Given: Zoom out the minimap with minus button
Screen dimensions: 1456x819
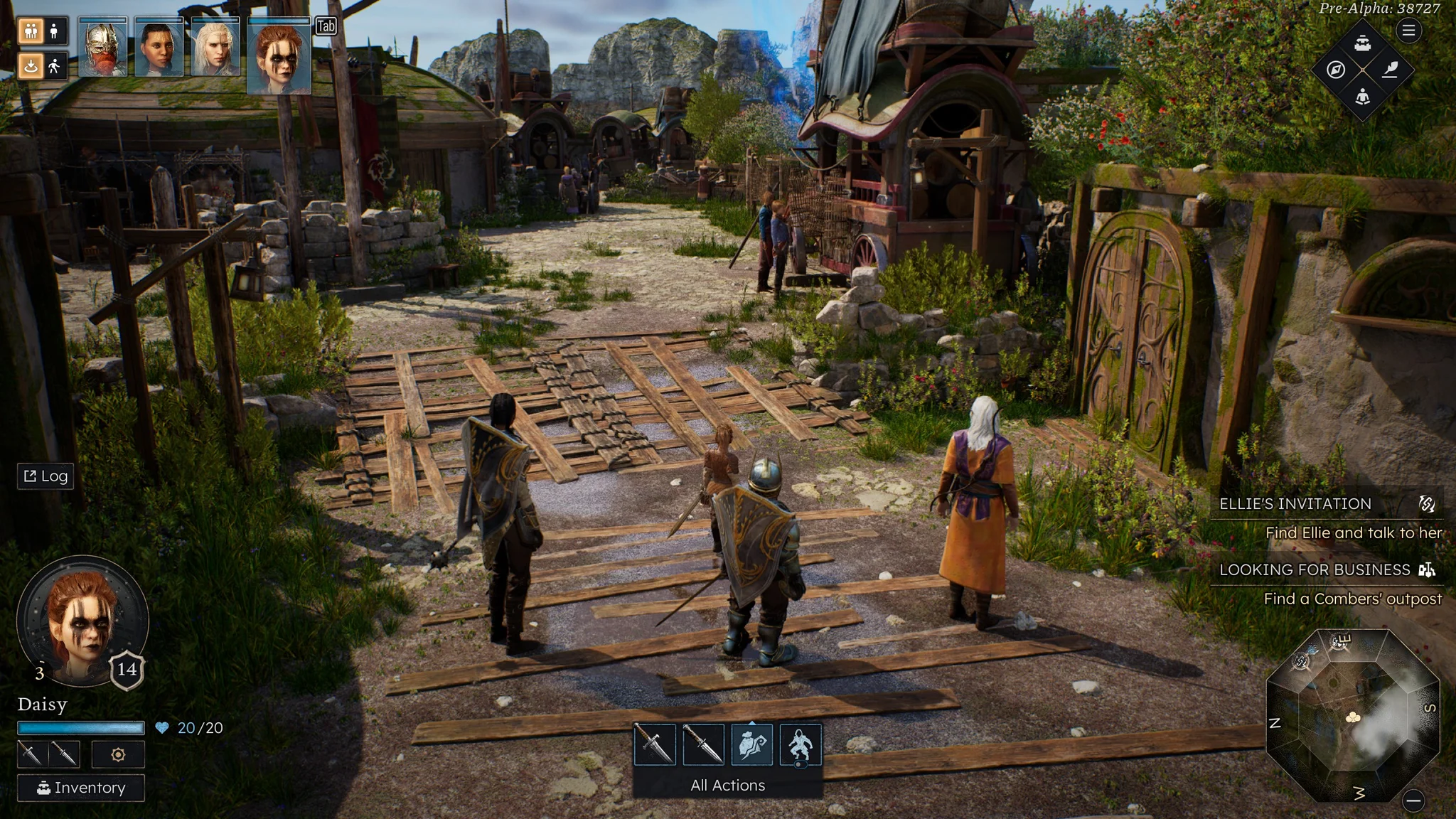Looking at the screenshot, I should point(1413,801).
